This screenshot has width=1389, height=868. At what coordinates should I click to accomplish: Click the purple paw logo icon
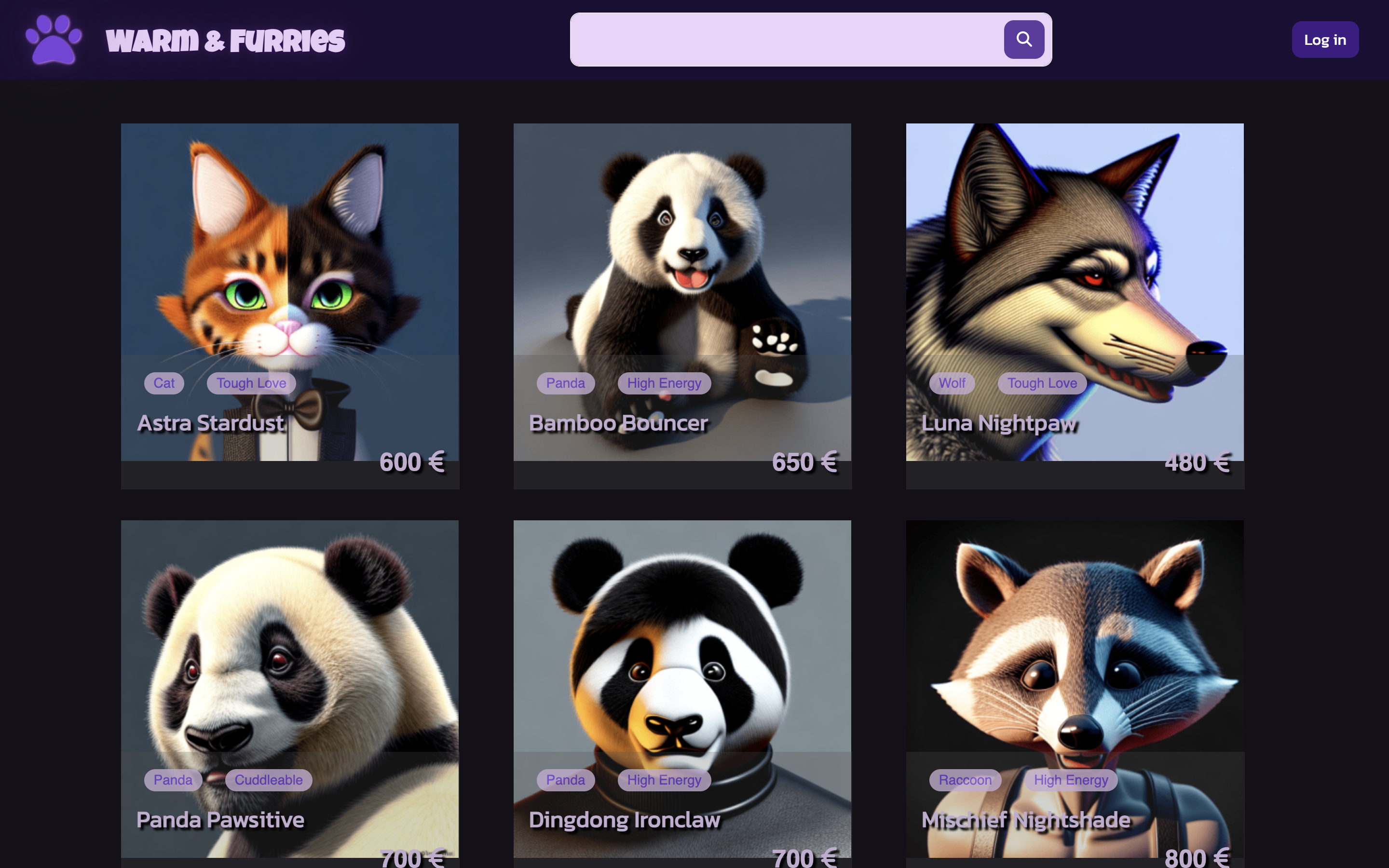pyautogui.click(x=54, y=39)
